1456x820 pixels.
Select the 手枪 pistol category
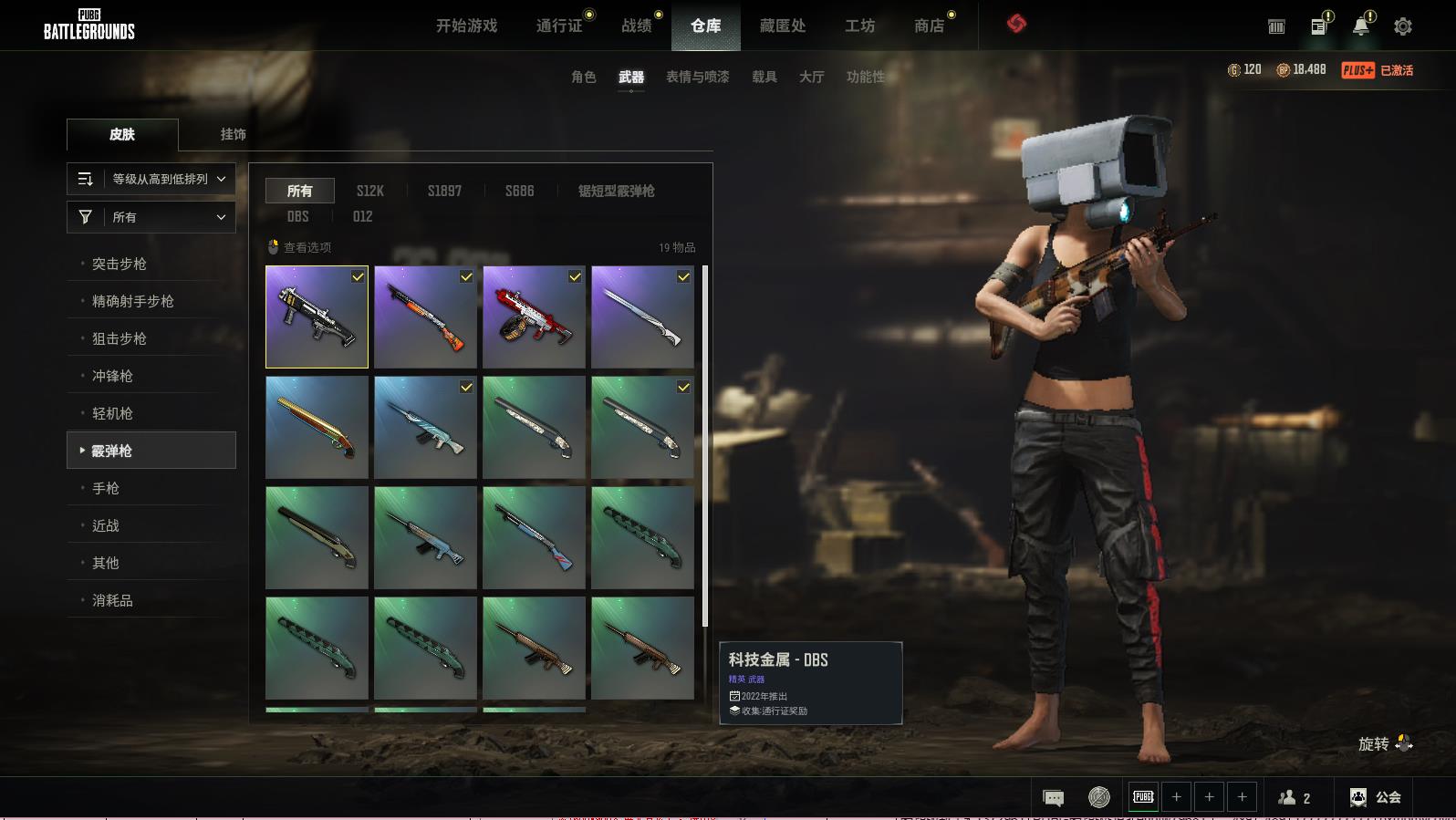(106, 488)
